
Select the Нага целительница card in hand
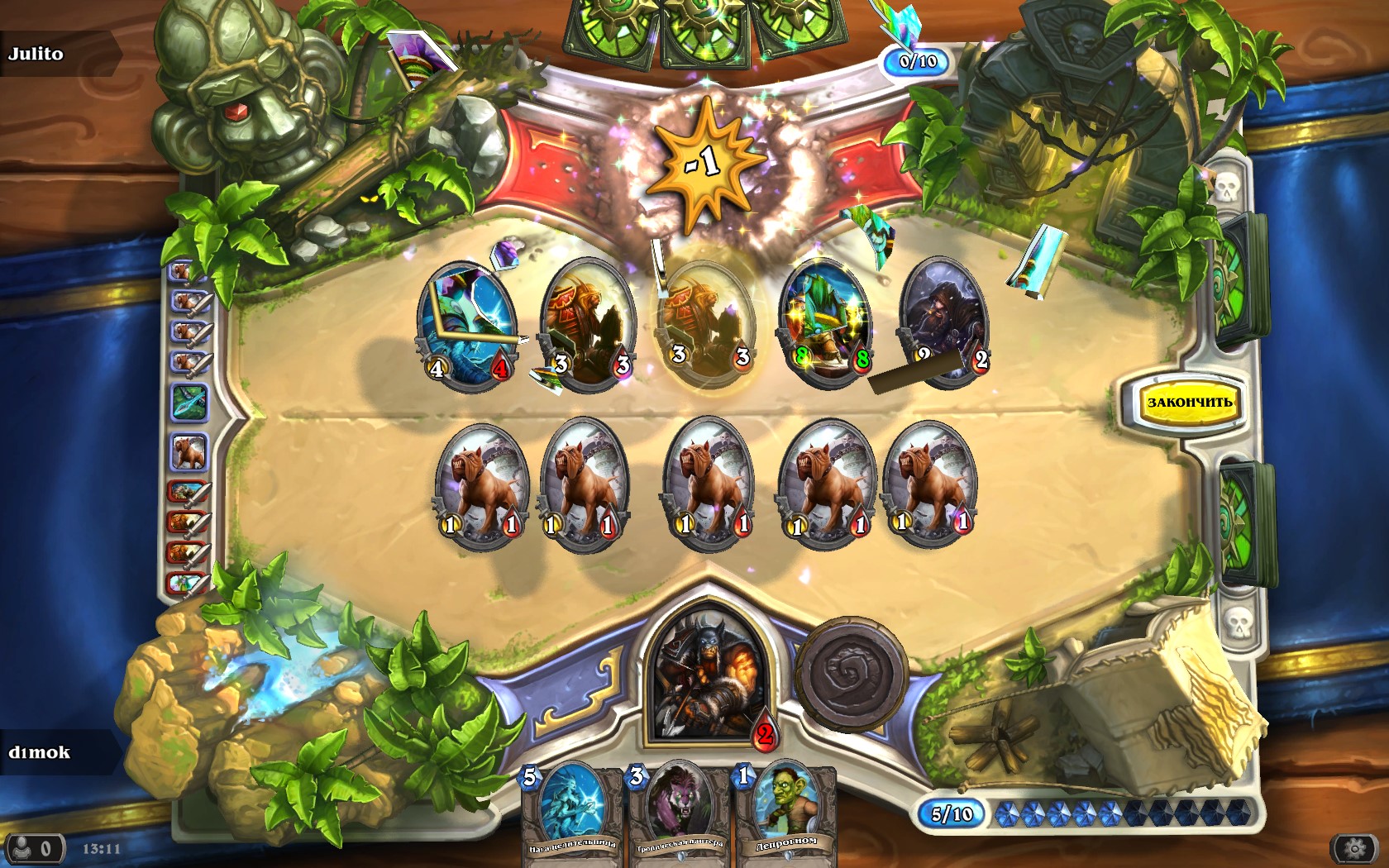coord(572,814)
